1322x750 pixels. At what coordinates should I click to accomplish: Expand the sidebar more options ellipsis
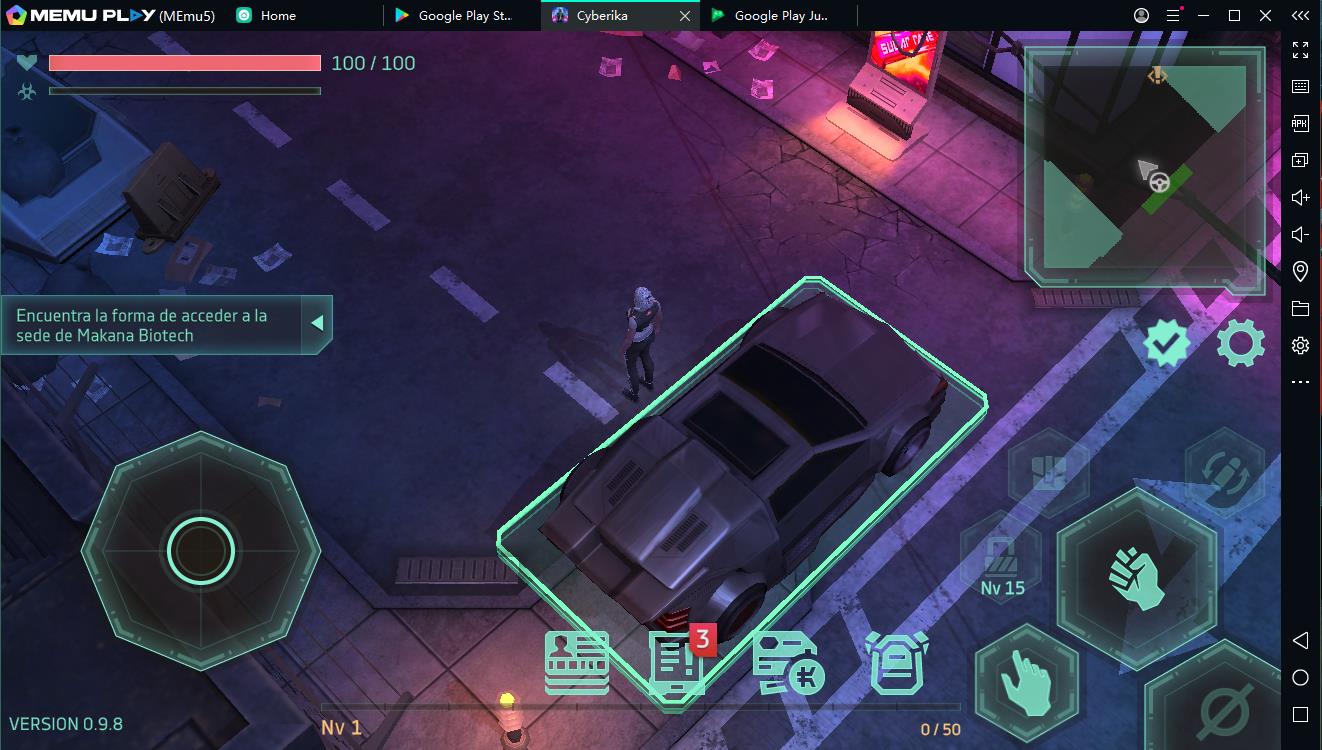tap(1299, 381)
